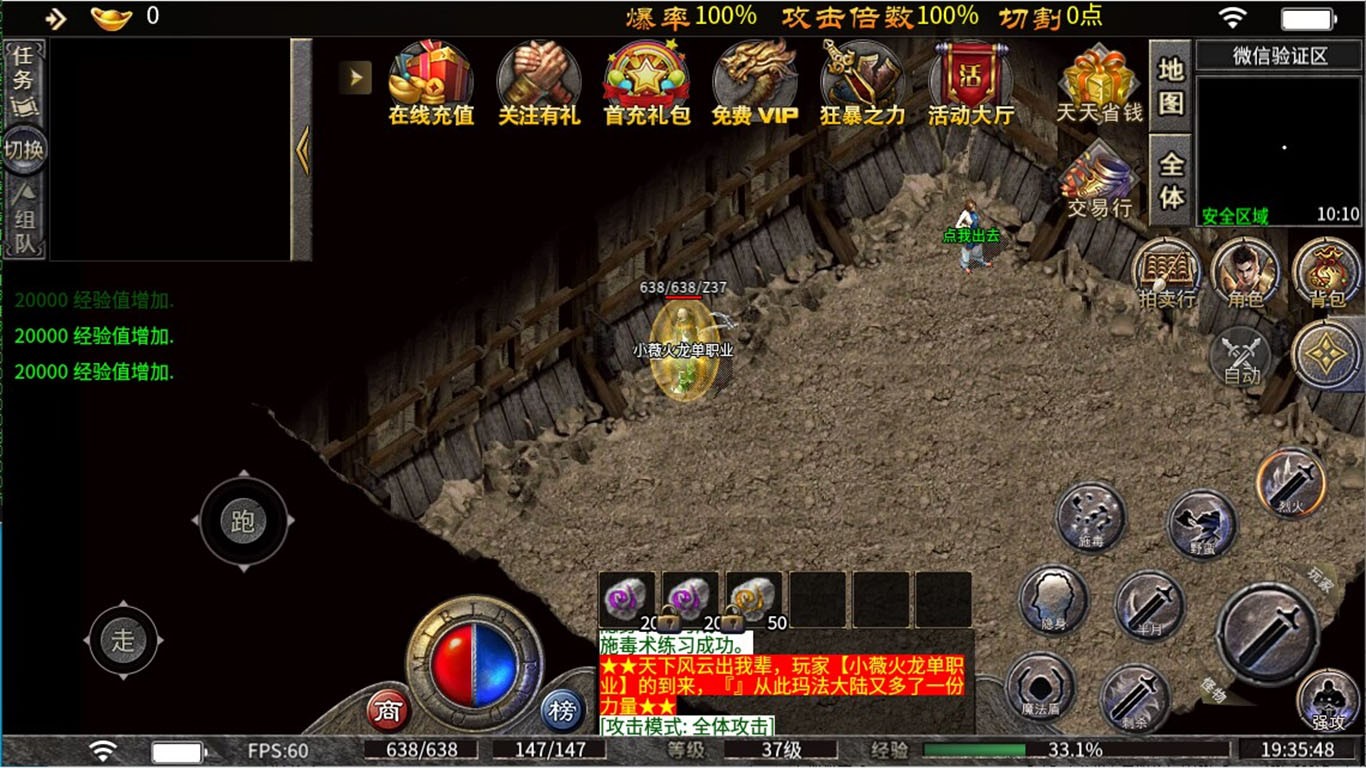Activate the 烈火 flame sword skill
The image size is (1366, 768).
click(x=1291, y=484)
